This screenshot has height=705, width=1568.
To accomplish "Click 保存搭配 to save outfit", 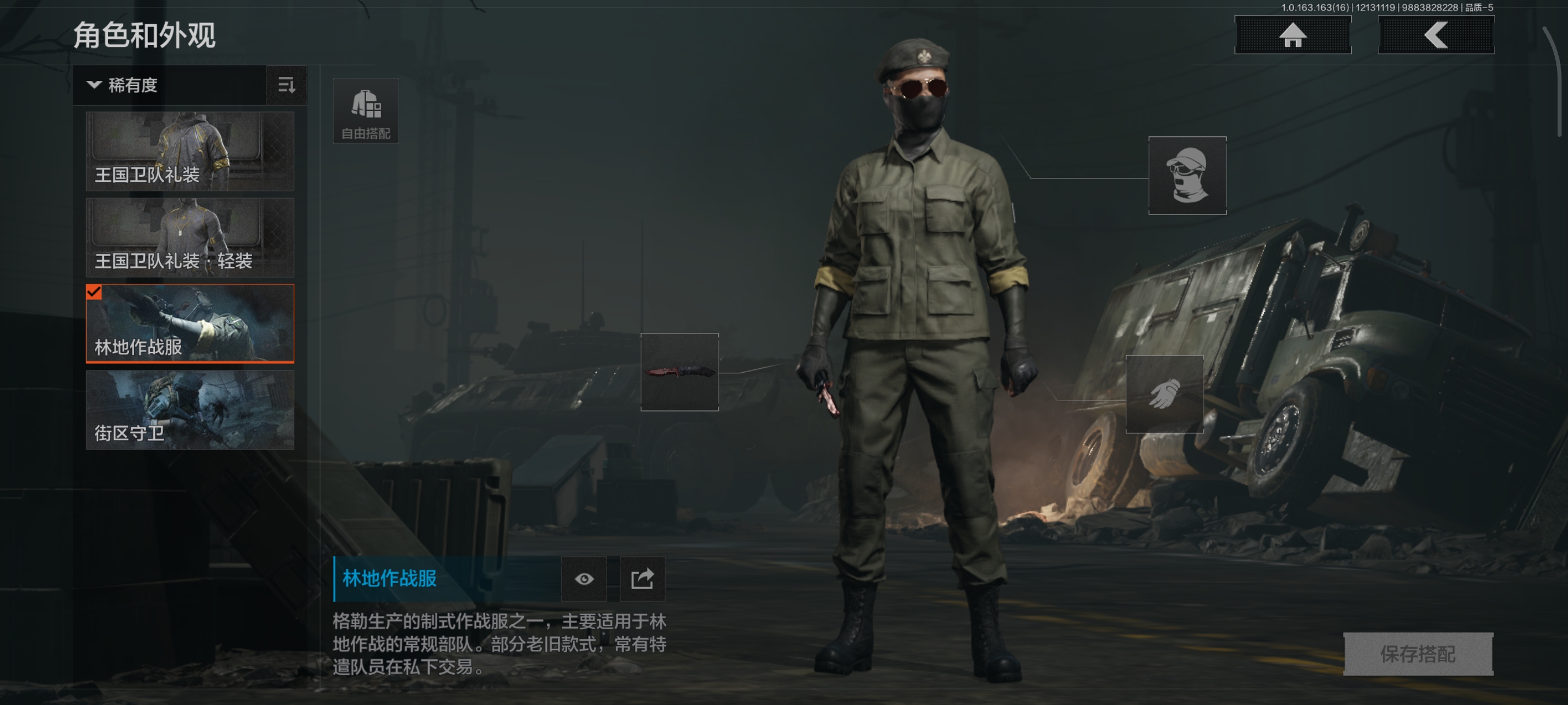I will pyautogui.click(x=1418, y=654).
